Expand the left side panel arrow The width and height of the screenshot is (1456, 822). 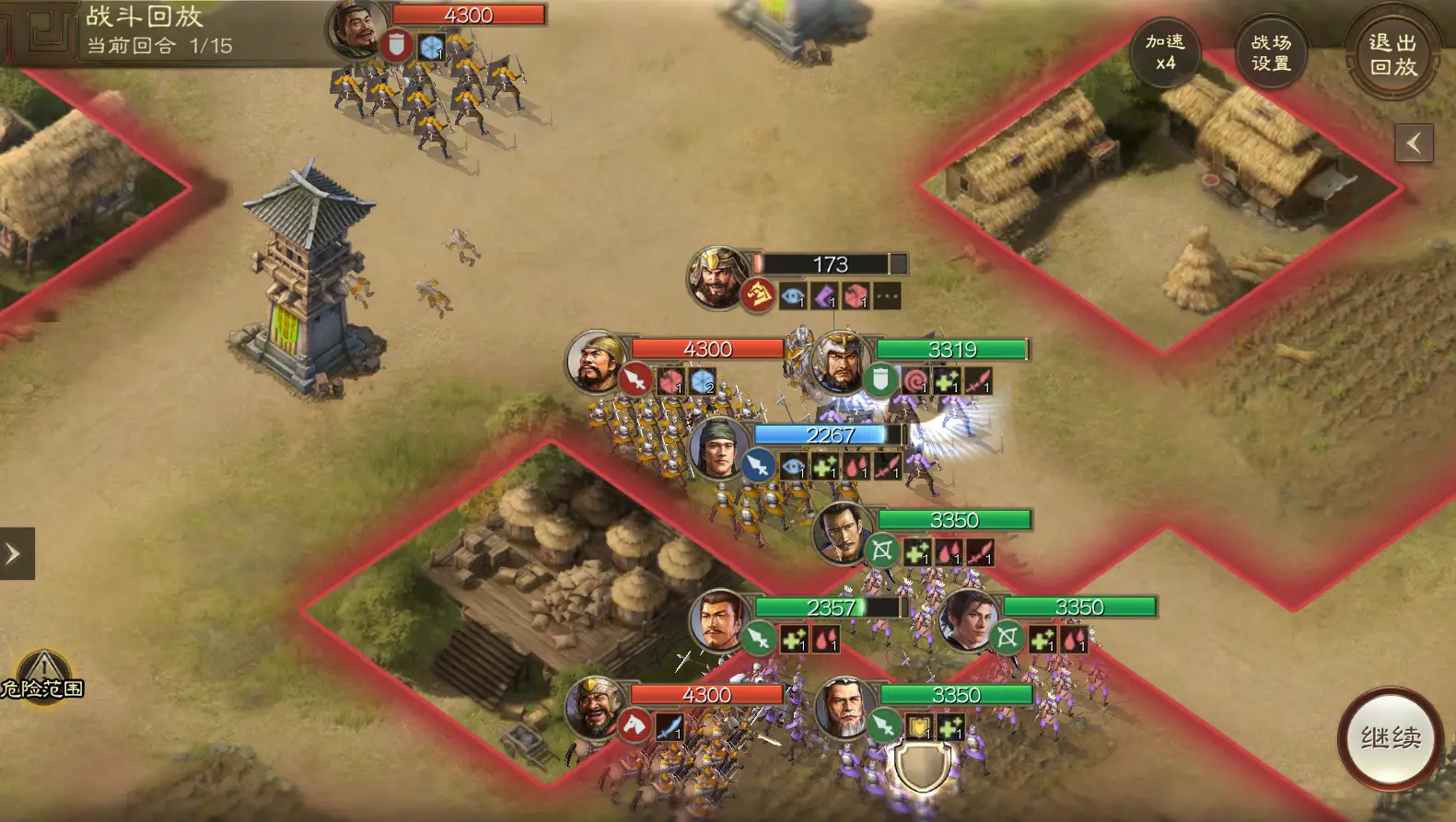16,553
